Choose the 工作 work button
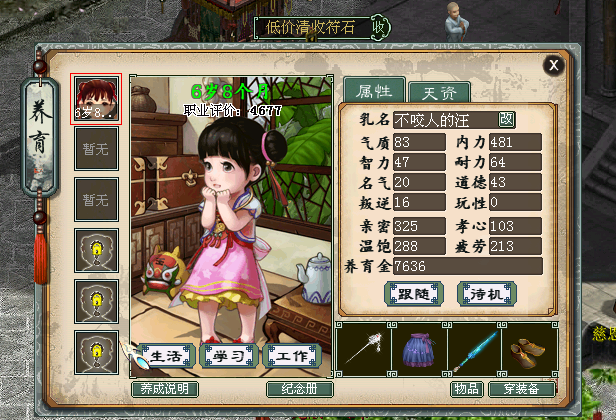The image size is (616, 420). pos(291,356)
